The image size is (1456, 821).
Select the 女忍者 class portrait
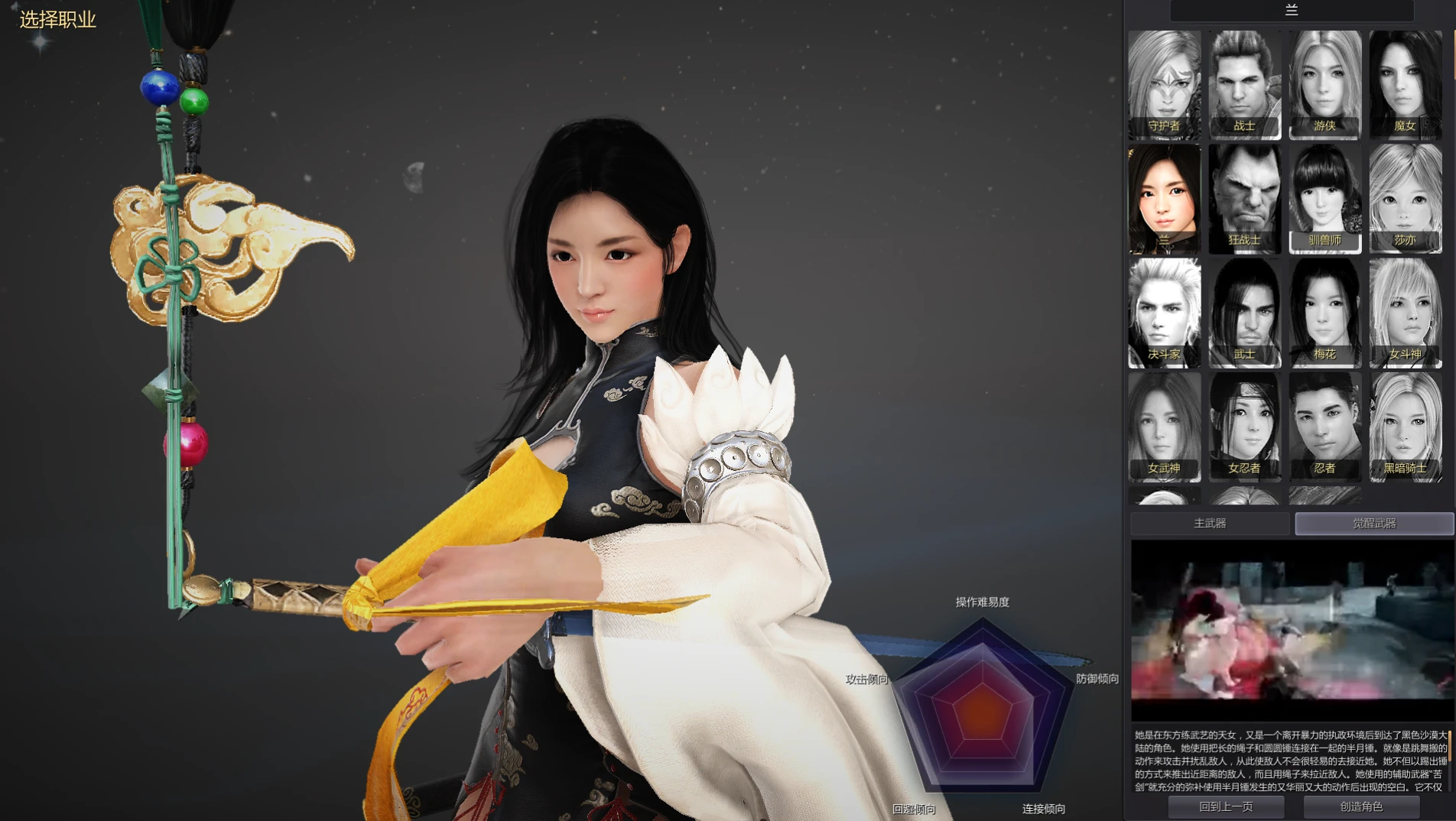tap(1244, 427)
